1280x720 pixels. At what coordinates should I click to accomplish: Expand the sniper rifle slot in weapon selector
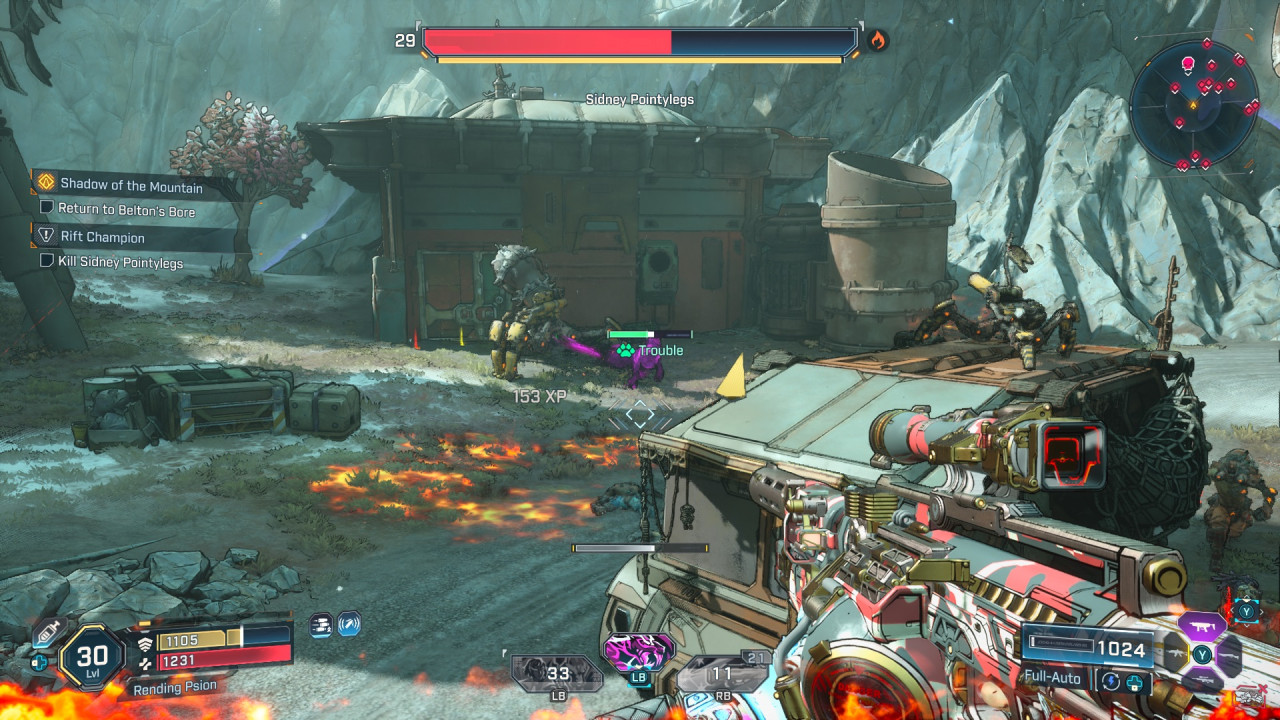pos(1202,680)
